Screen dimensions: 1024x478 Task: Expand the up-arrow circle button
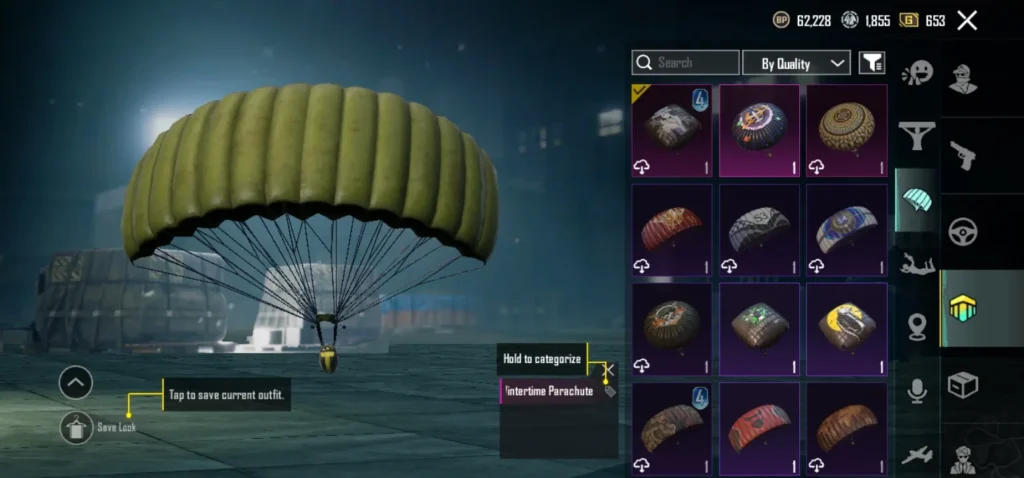[76, 382]
